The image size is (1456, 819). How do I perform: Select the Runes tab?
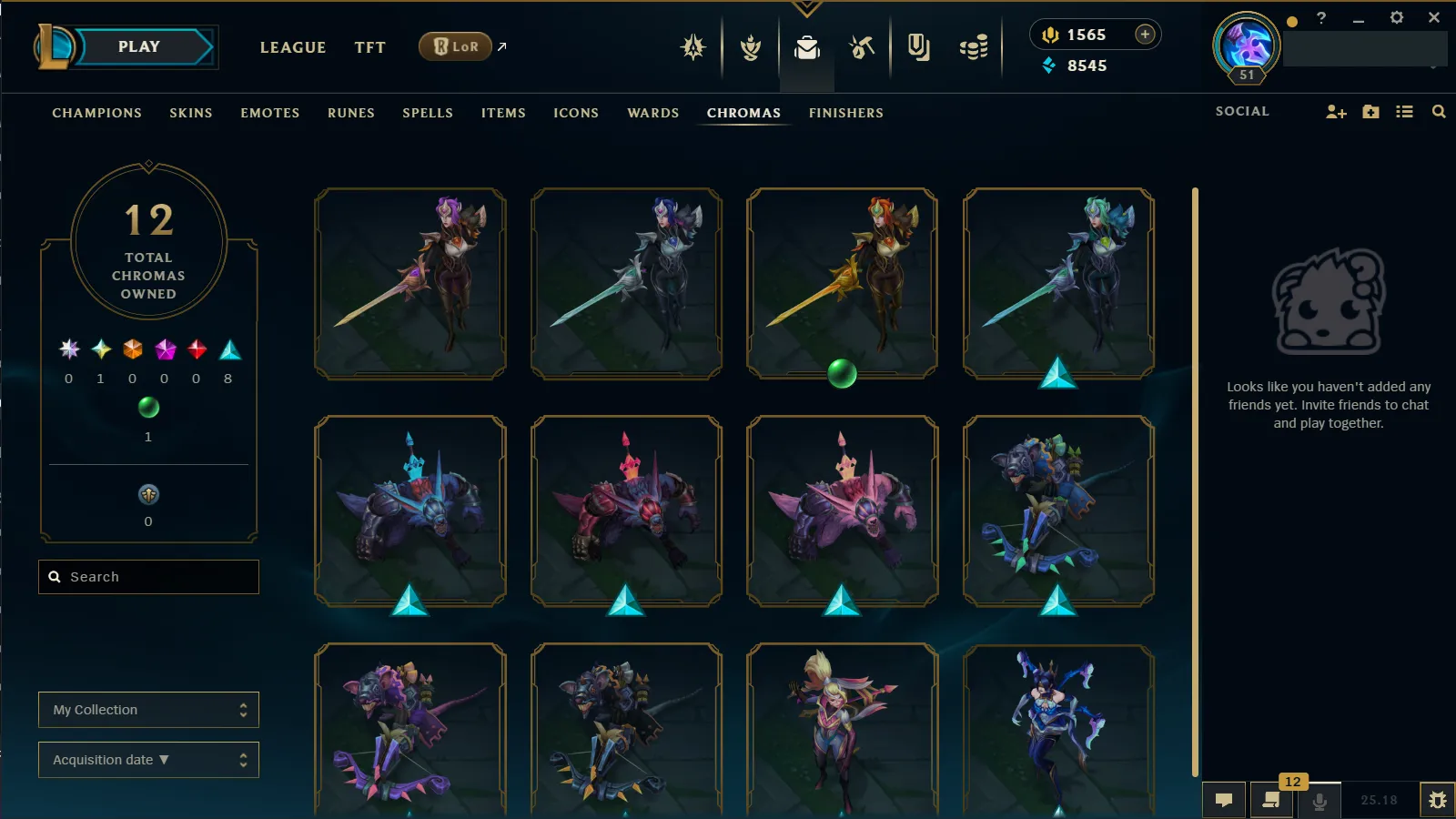pos(350,113)
